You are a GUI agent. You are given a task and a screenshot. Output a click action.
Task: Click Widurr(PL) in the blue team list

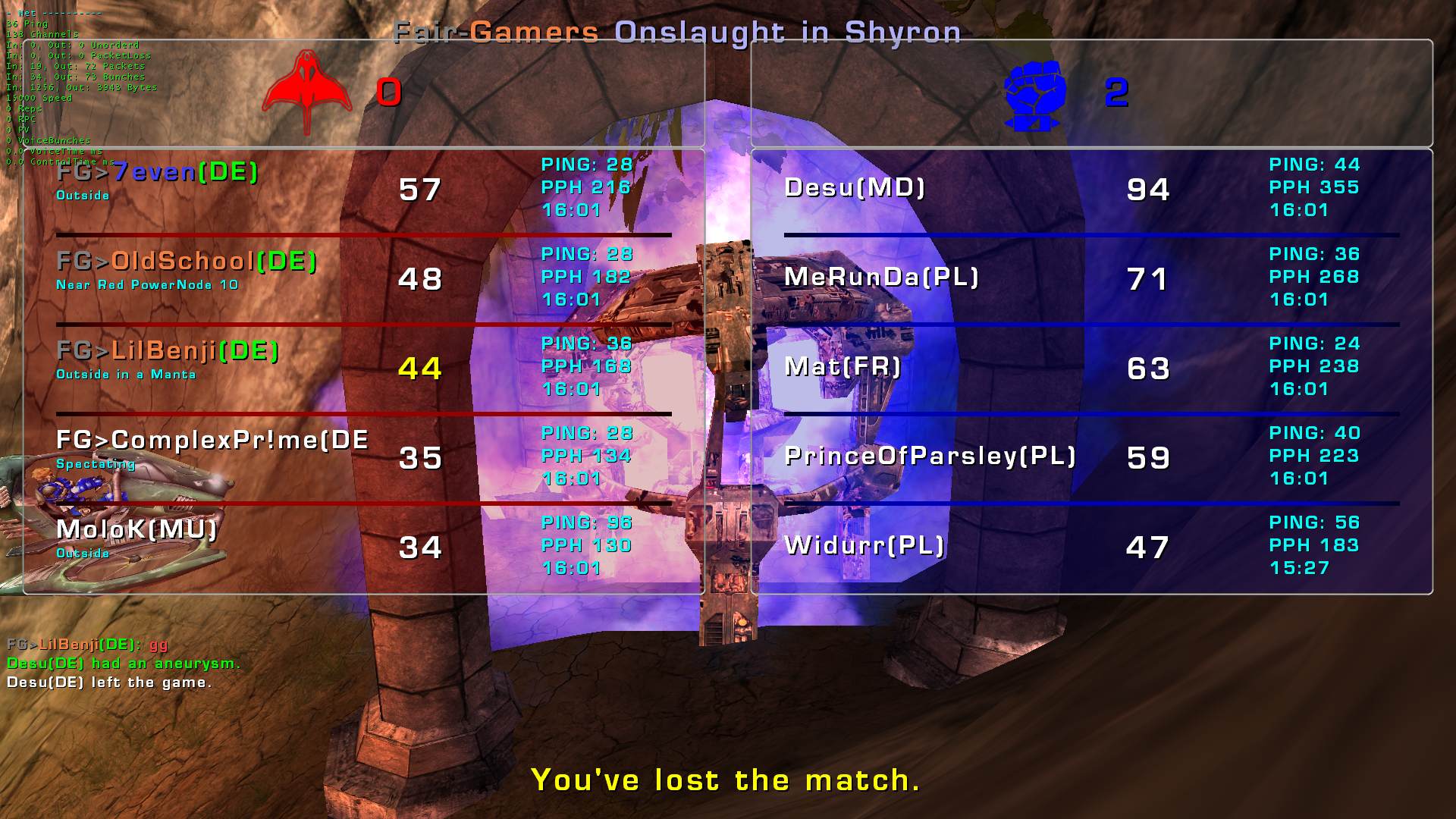click(864, 546)
